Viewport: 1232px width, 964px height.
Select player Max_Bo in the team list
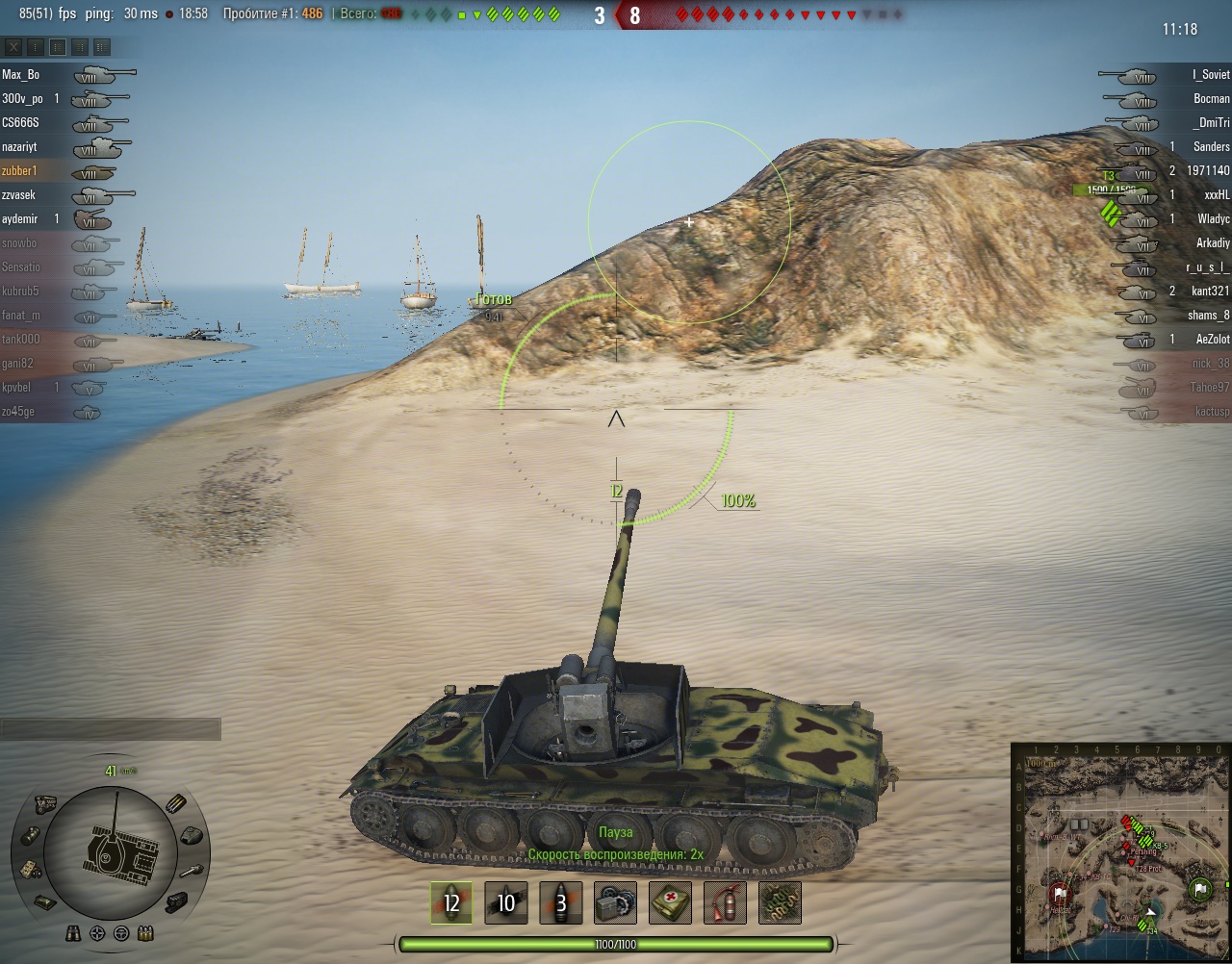point(21,74)
